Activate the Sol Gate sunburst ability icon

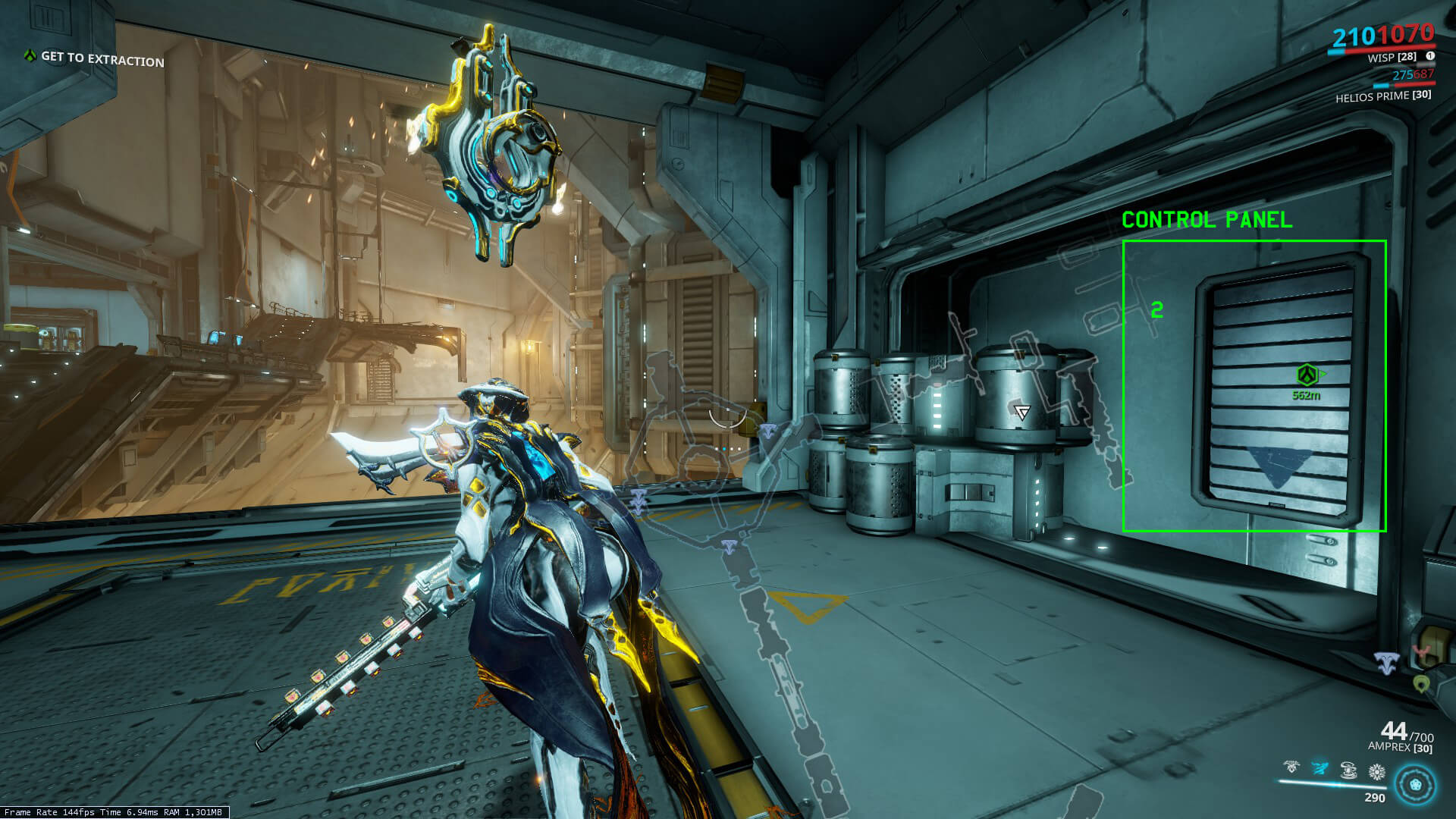[1376, 772]
